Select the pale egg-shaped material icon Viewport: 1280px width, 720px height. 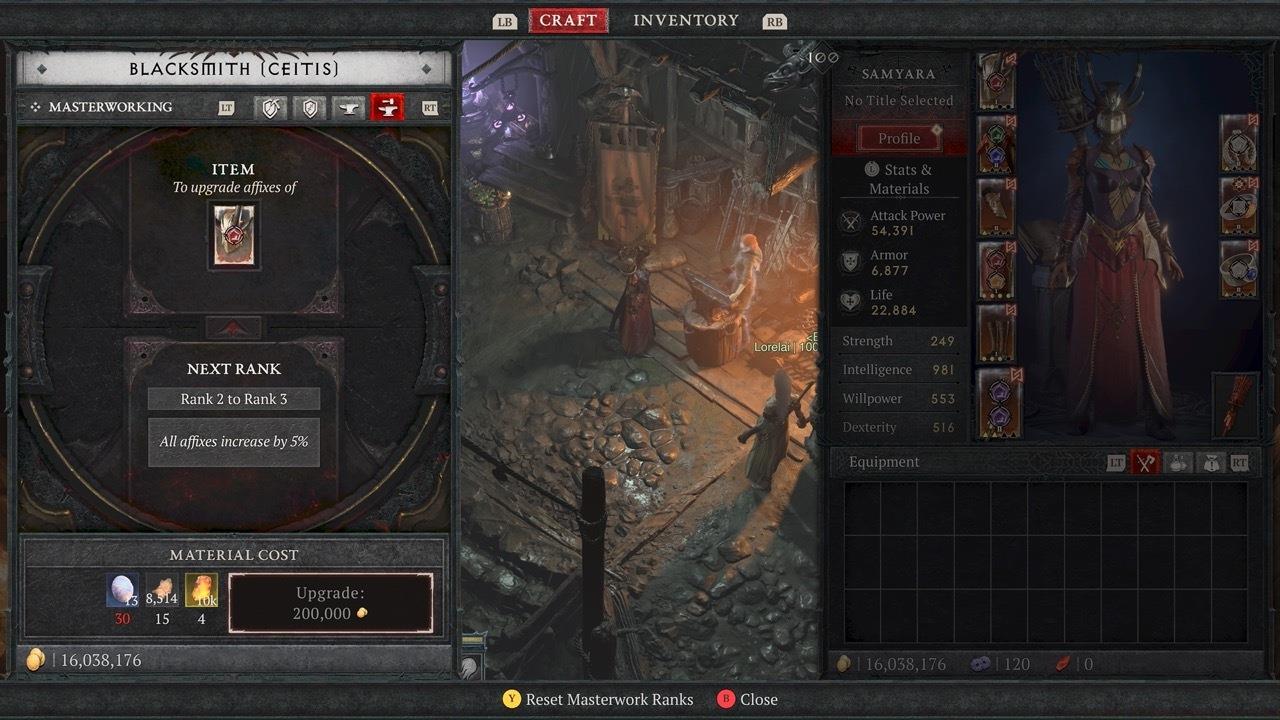click(x=123, y=590)
